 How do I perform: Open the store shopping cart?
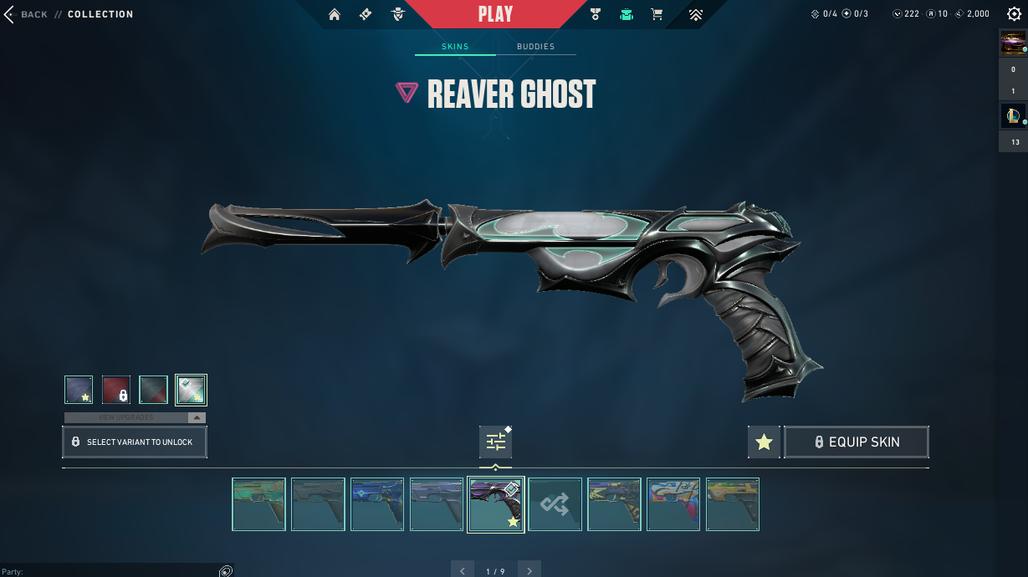657,14
